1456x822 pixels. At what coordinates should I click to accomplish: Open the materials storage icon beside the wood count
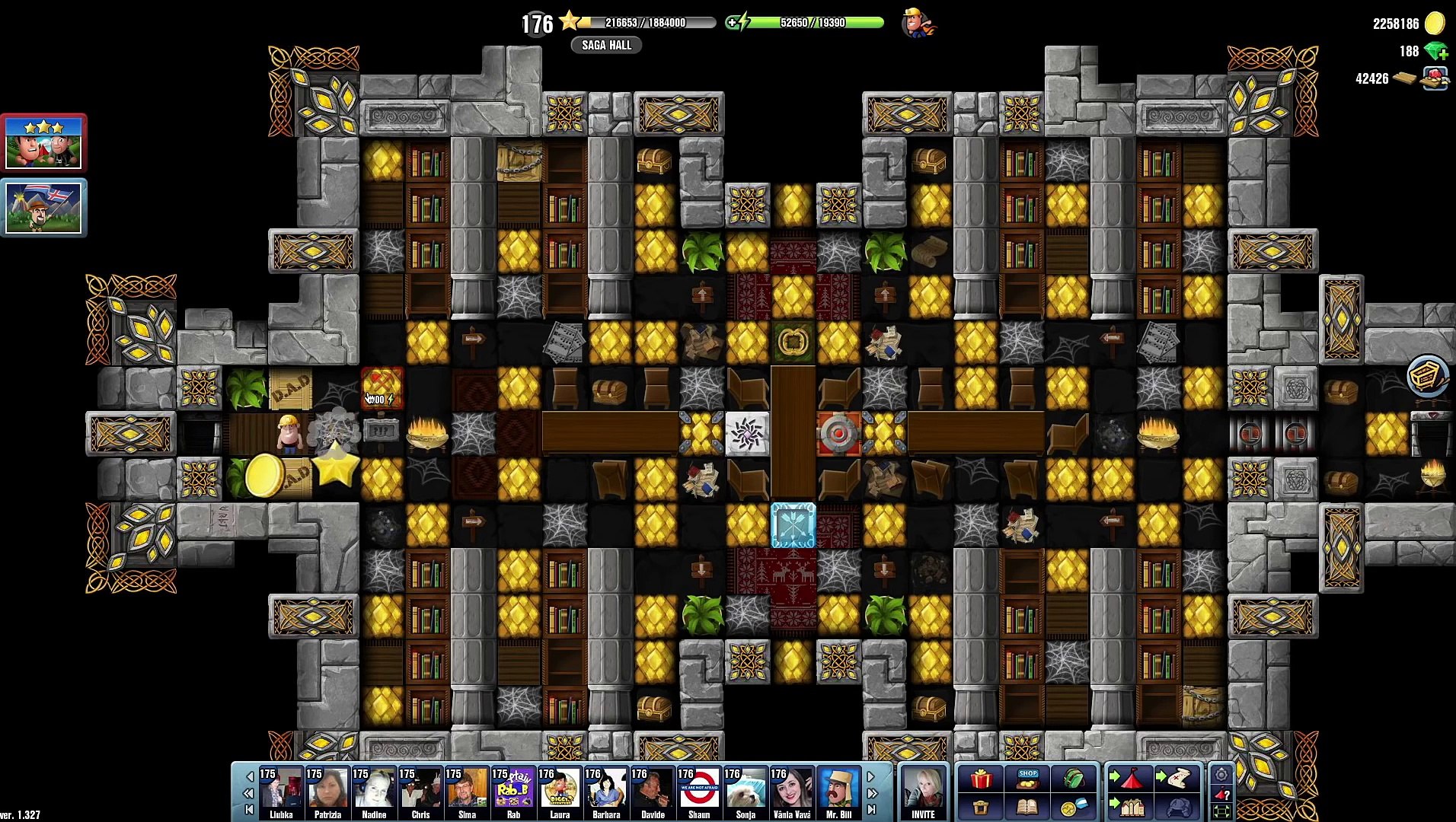1435,78
